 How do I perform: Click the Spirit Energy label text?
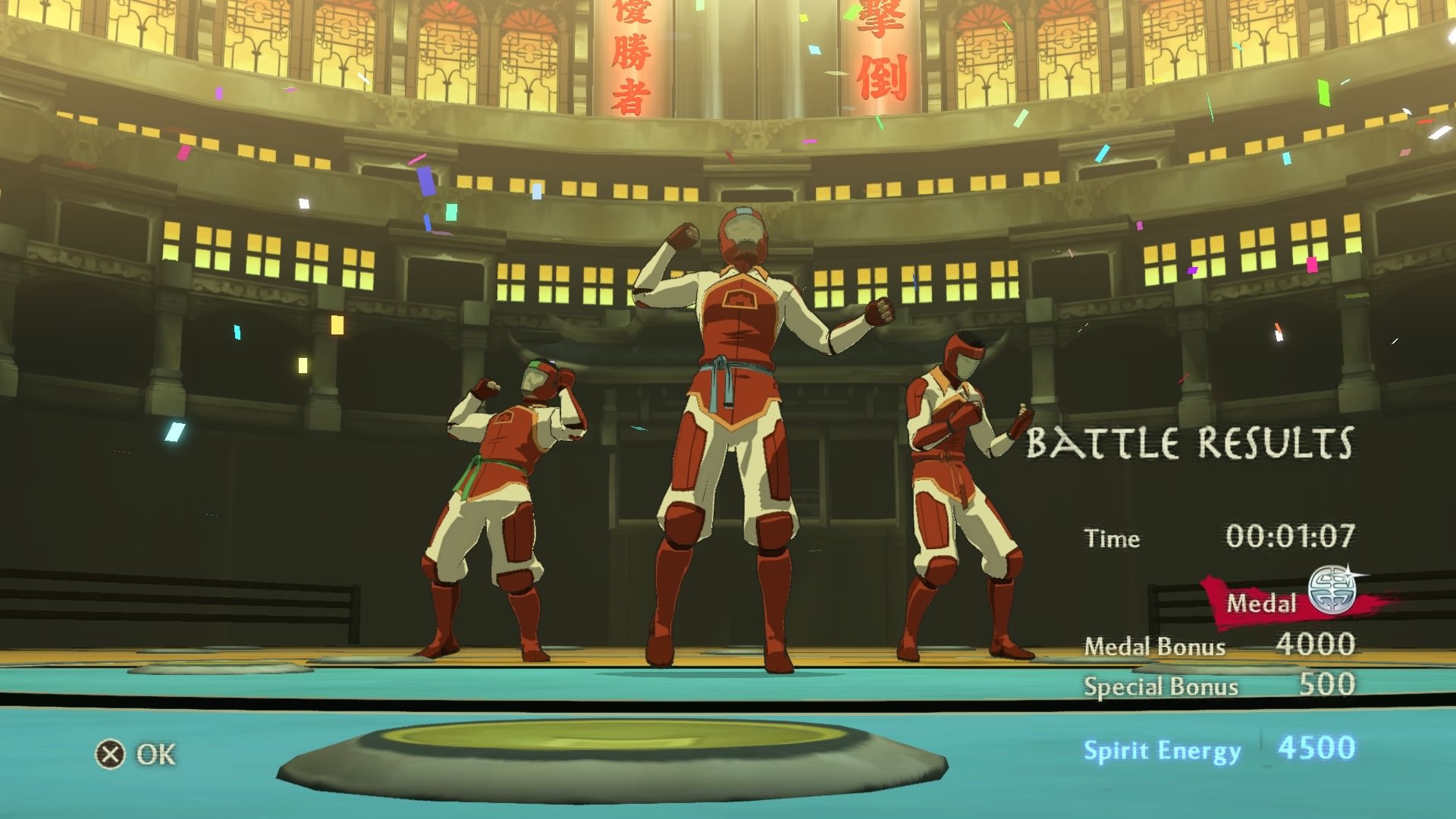pyautogui.click(x=1162, y=750)
